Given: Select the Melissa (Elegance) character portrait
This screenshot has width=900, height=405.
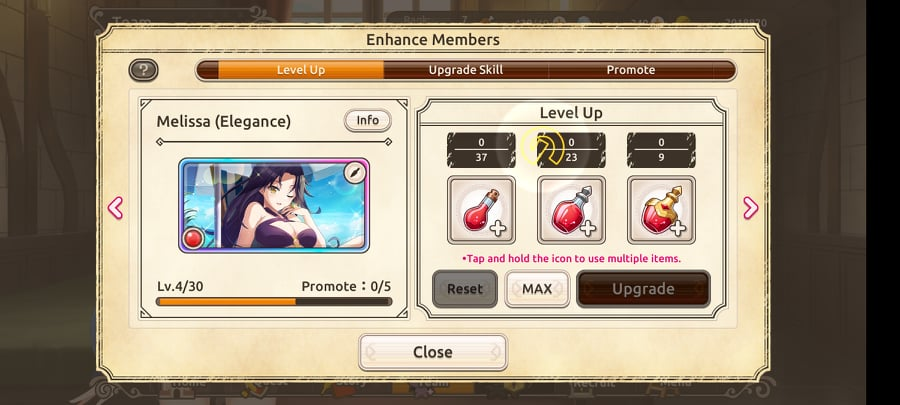Looking at the screenshot, I should coord(274,204).
